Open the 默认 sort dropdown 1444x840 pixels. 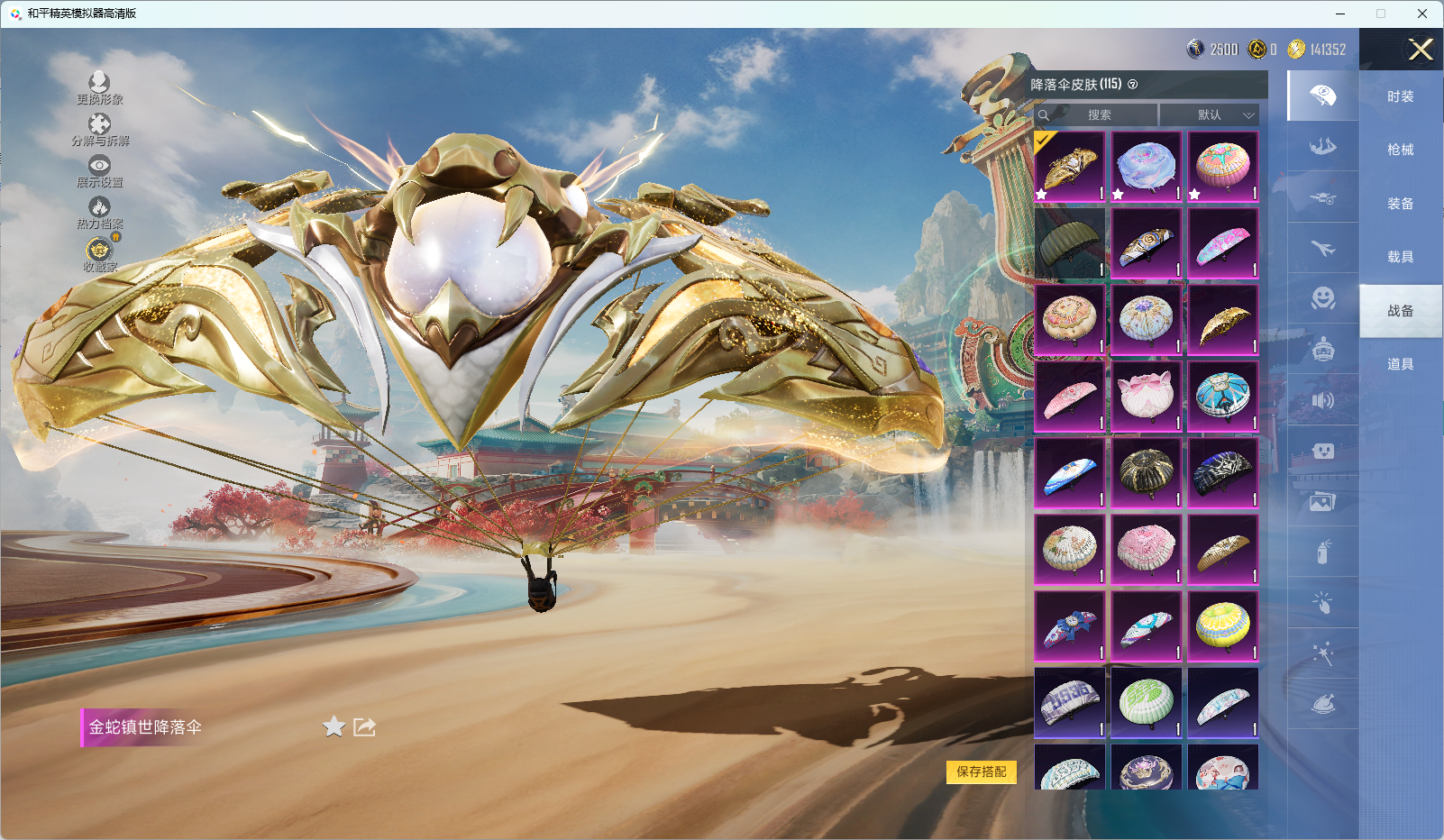[x=1209, y=115]
